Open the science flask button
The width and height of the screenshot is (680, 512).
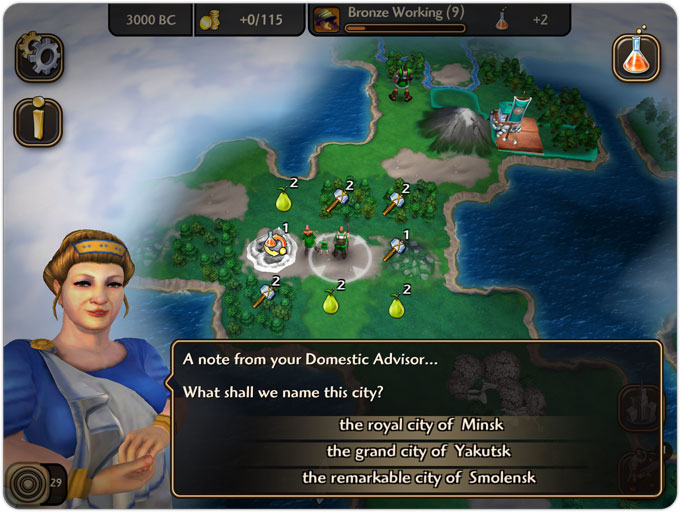point(636,57)
